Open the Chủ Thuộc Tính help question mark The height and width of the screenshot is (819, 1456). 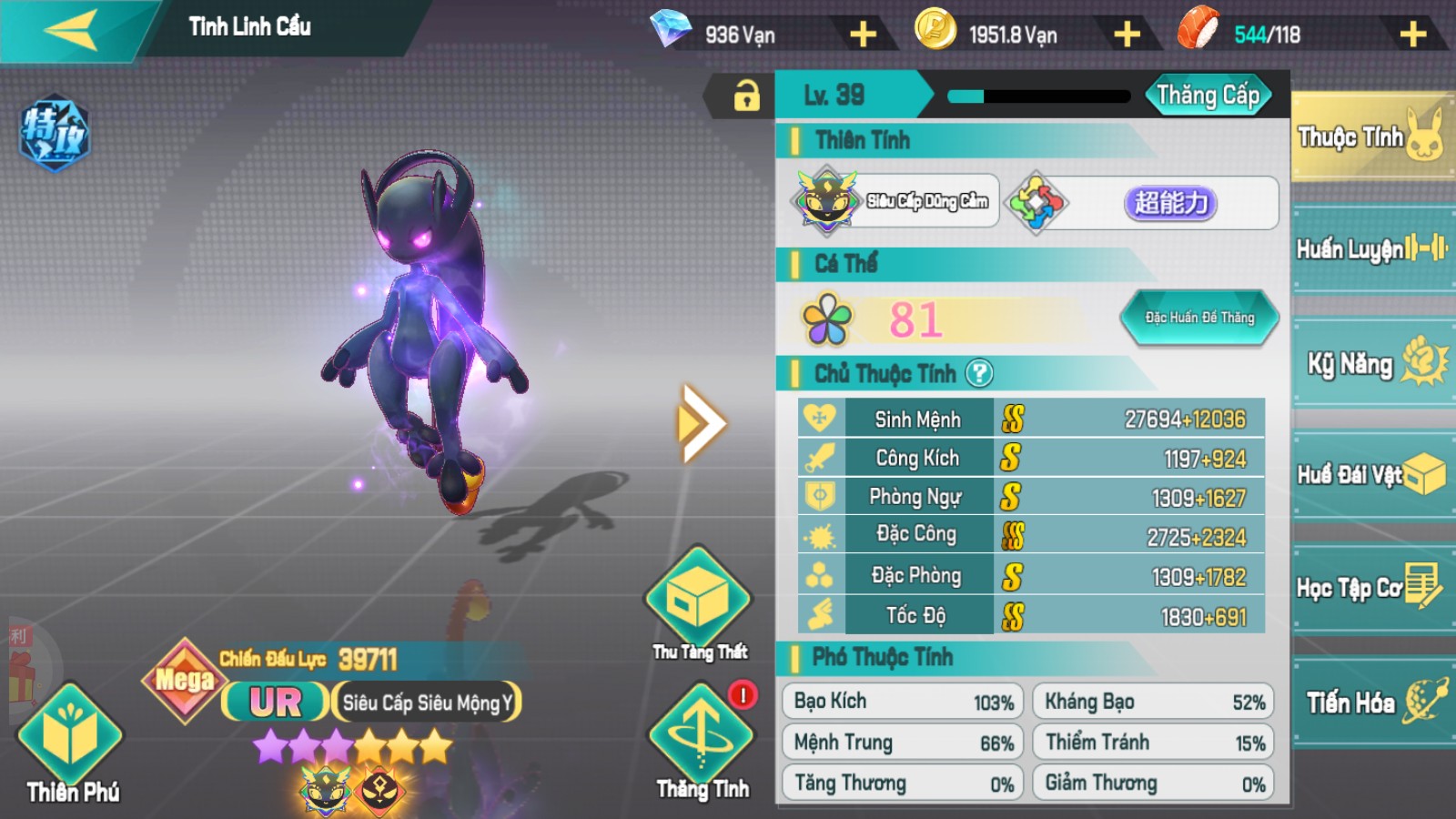979,373
